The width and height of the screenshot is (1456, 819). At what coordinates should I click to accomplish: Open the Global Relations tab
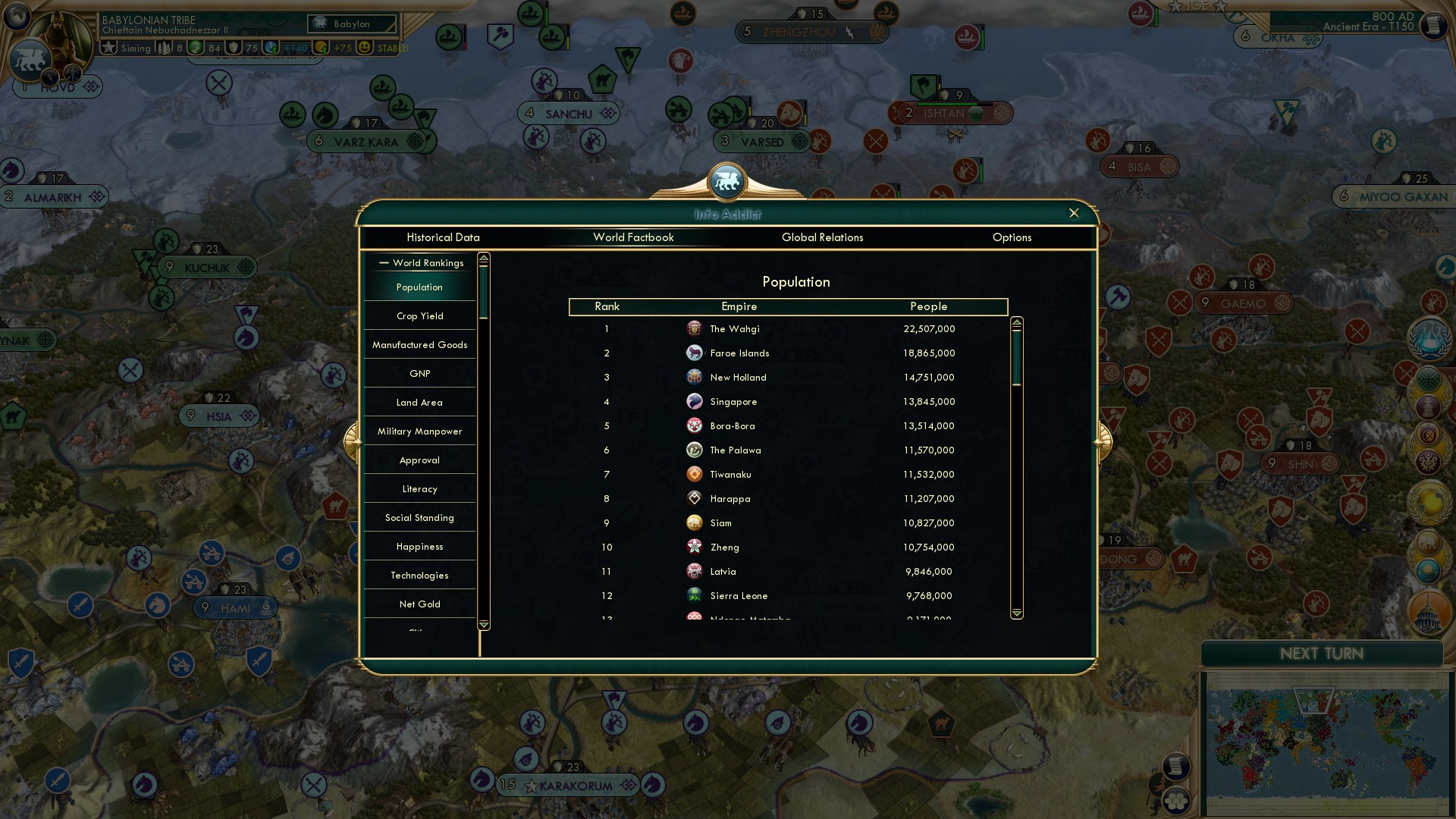click(x=823, y=237)
